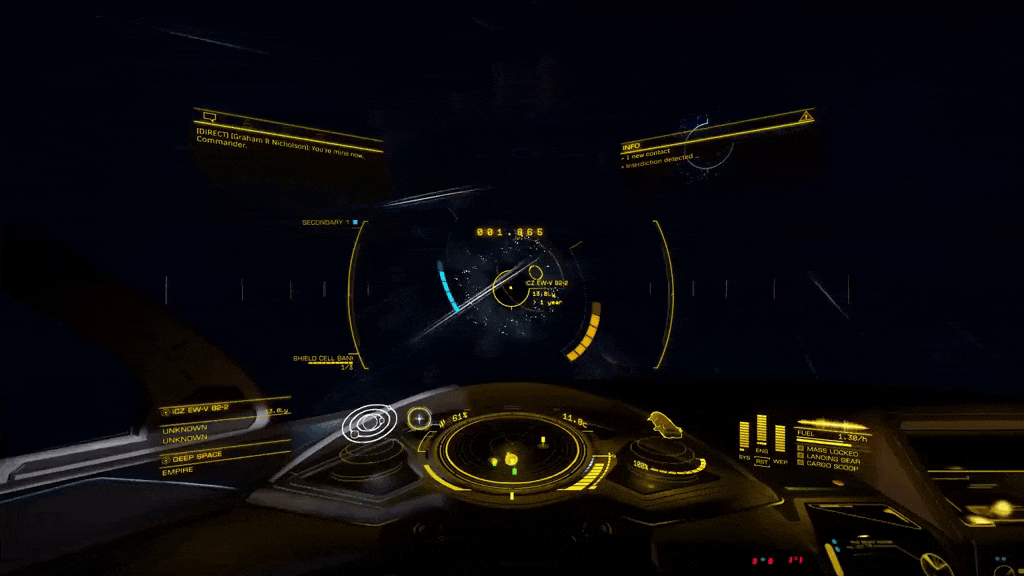The image size is (1024, 576).
Task: Select the Shield Cell Bank module label
Action: (x=323, y=358)
